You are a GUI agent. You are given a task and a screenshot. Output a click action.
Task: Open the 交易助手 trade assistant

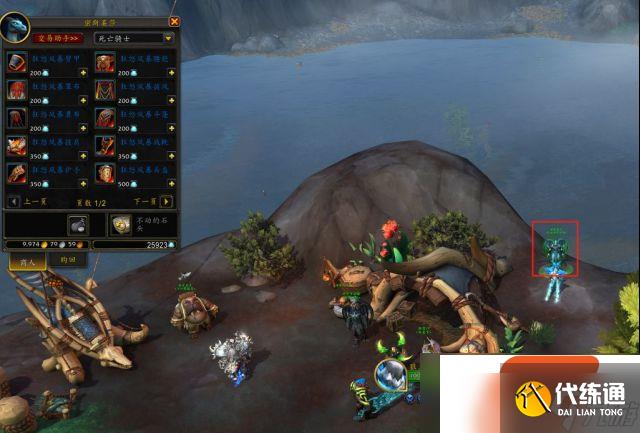coord(58,38)
